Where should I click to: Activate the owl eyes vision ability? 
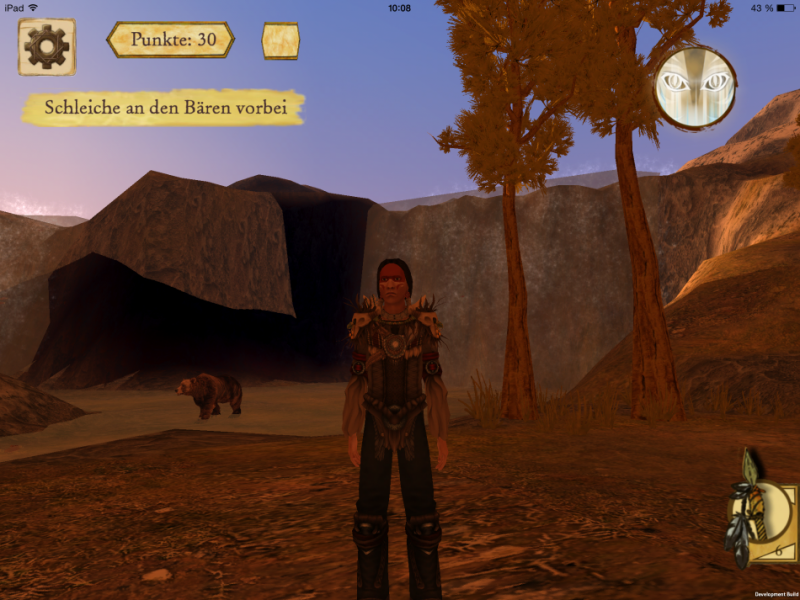(695, 86)
